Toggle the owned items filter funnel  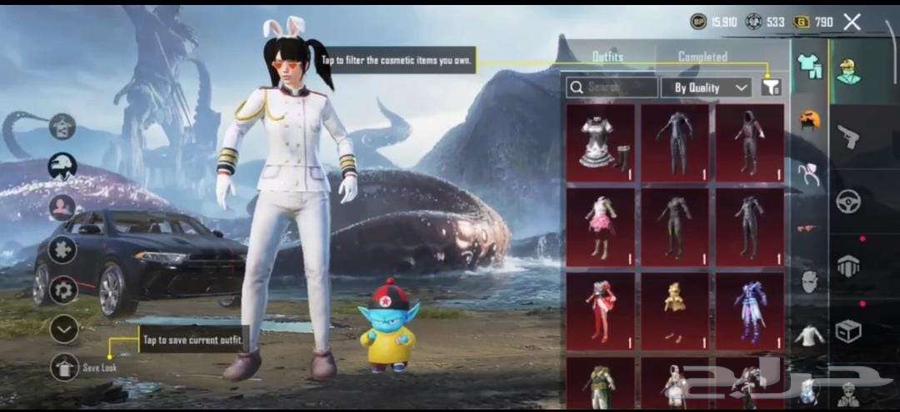pyautogui.click(x=770, y=87)
